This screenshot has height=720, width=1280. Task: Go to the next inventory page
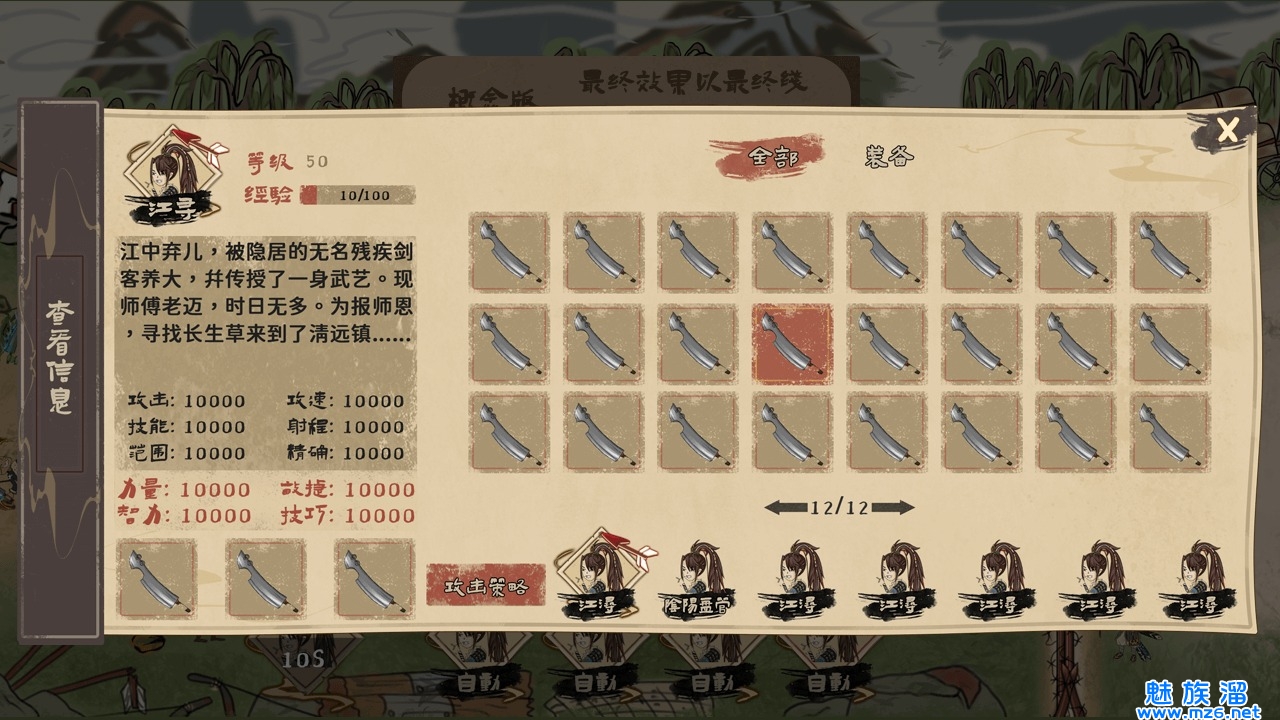pos(897,507)
